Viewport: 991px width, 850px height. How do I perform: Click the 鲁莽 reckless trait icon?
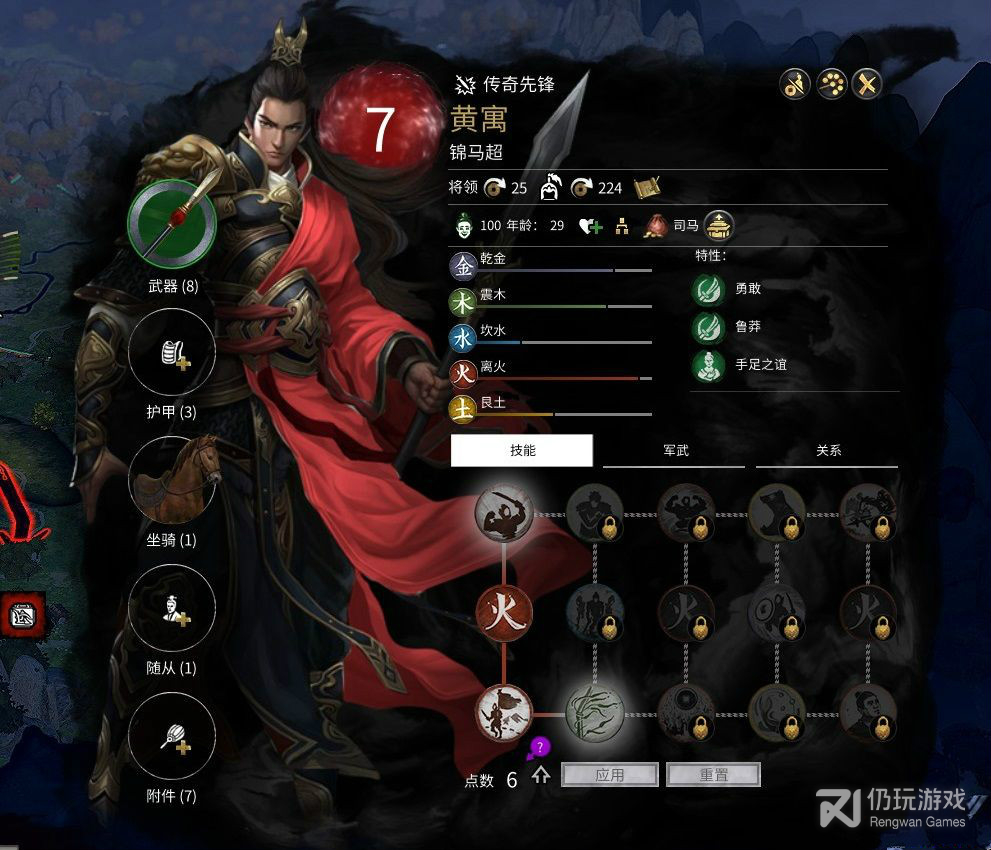click(709, 327)
